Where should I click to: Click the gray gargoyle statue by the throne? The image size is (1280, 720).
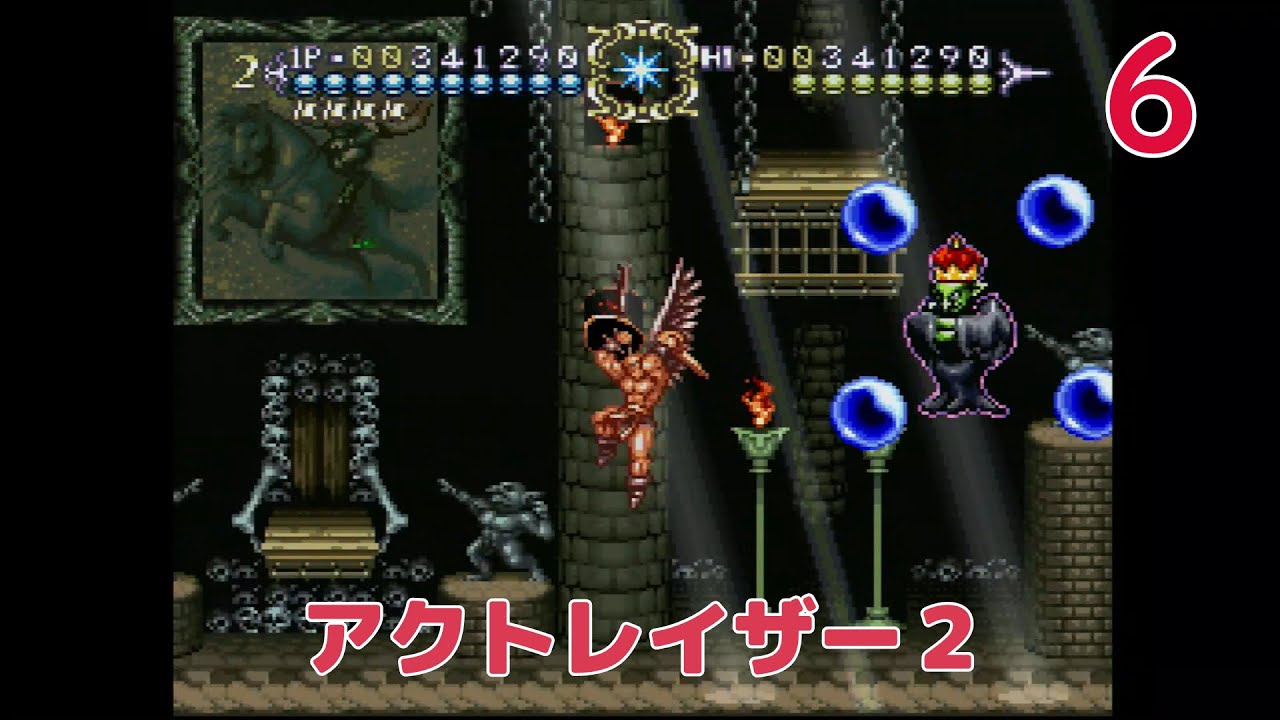pos(505,530)
